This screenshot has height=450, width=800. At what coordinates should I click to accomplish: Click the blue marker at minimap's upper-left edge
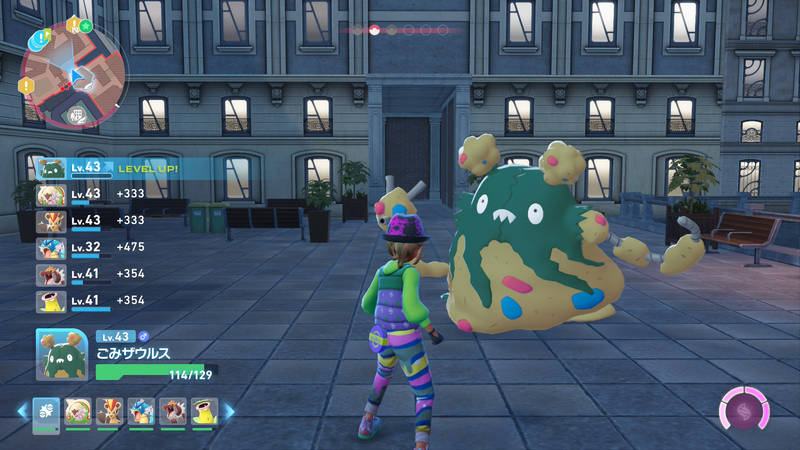38,40
